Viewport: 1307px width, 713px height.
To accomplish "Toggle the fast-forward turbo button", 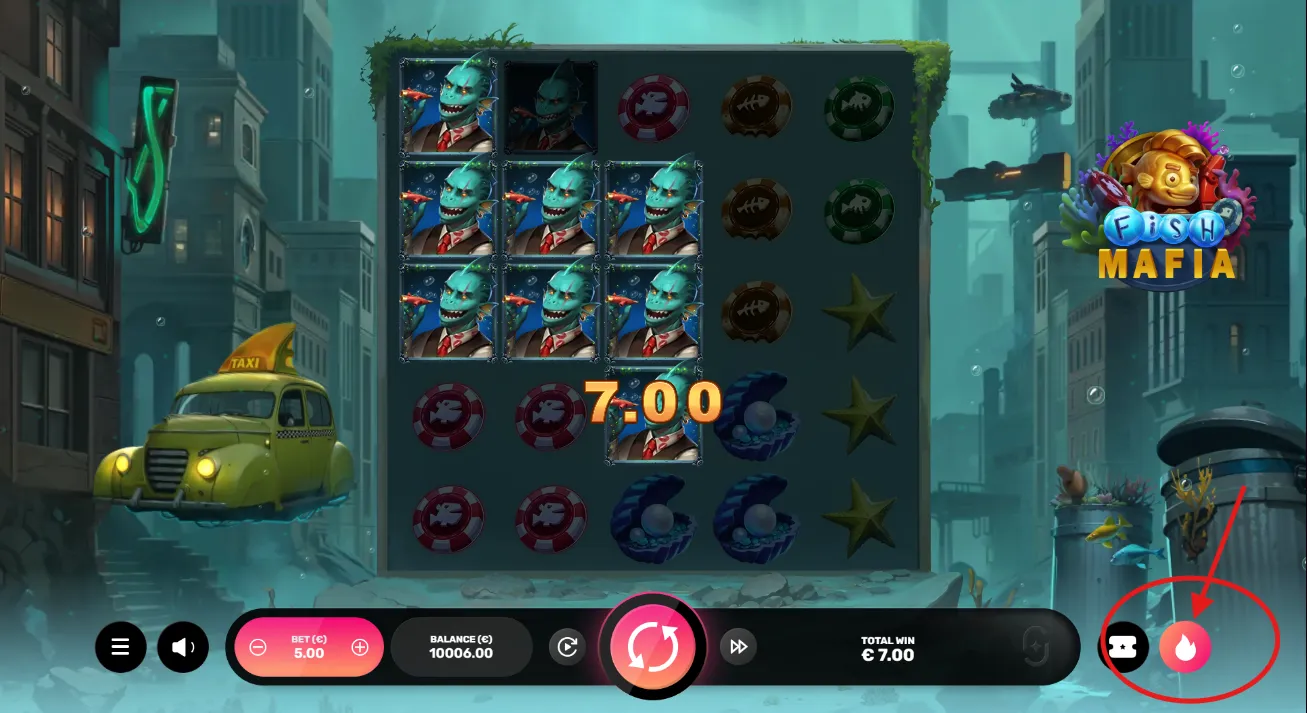I will click(x=738, y=647).
